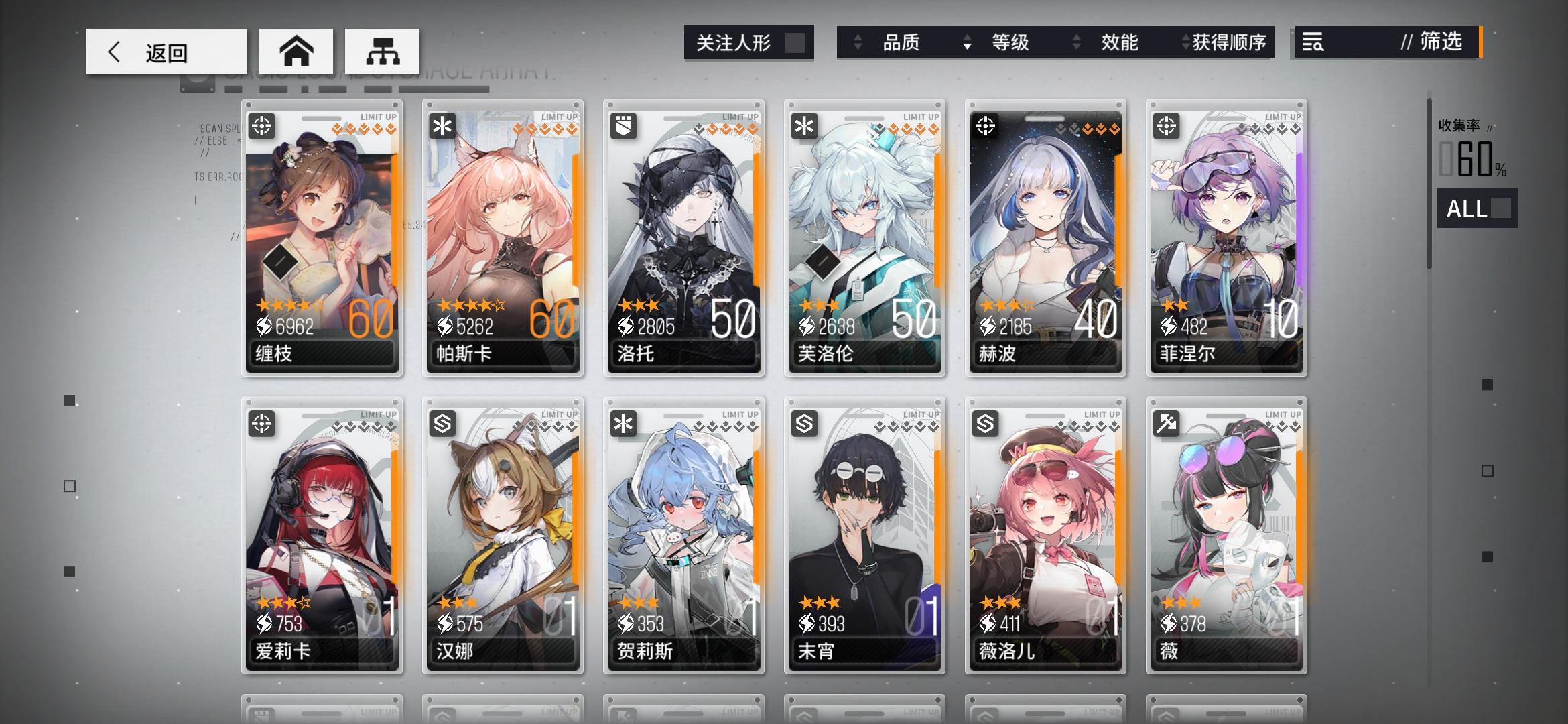This screenshot has height=724, width=1568.
Task: Select the 品质 sort menu item
Action: (x=901, y=43)
